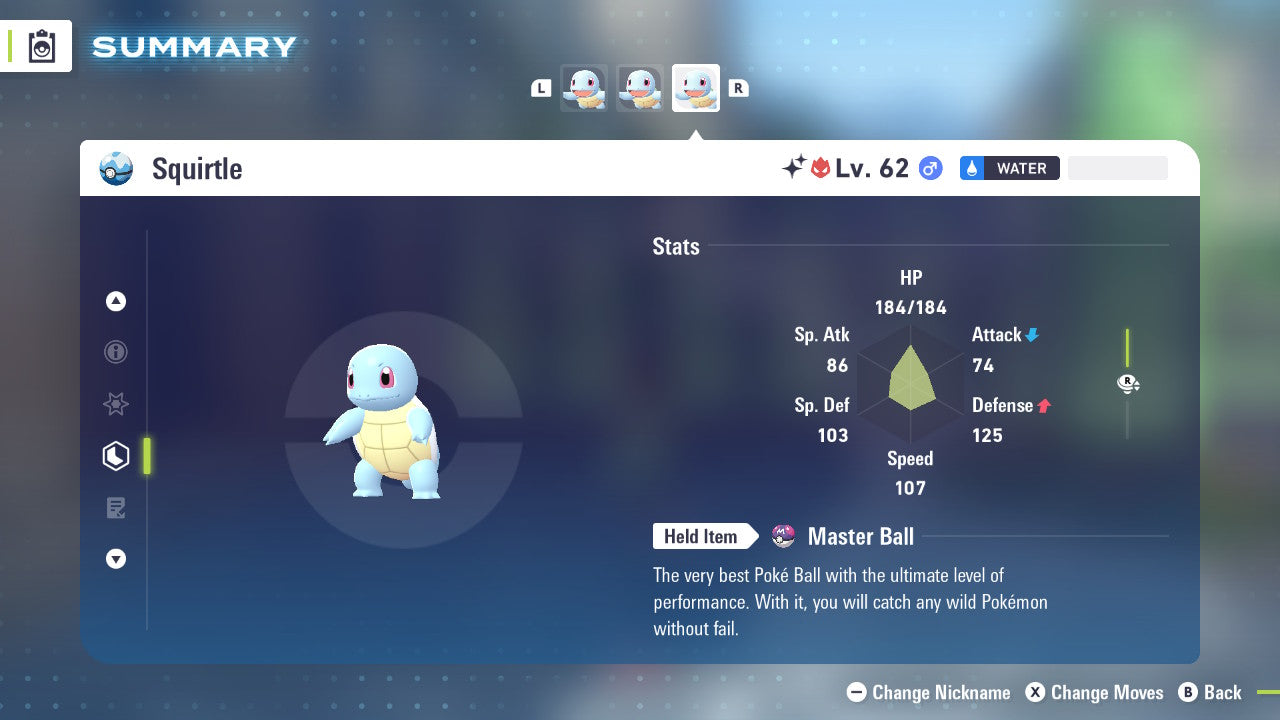Toggle the right stick R indicator
This screenshot has height=720, width=1280.
click(x=1127, y=383)
